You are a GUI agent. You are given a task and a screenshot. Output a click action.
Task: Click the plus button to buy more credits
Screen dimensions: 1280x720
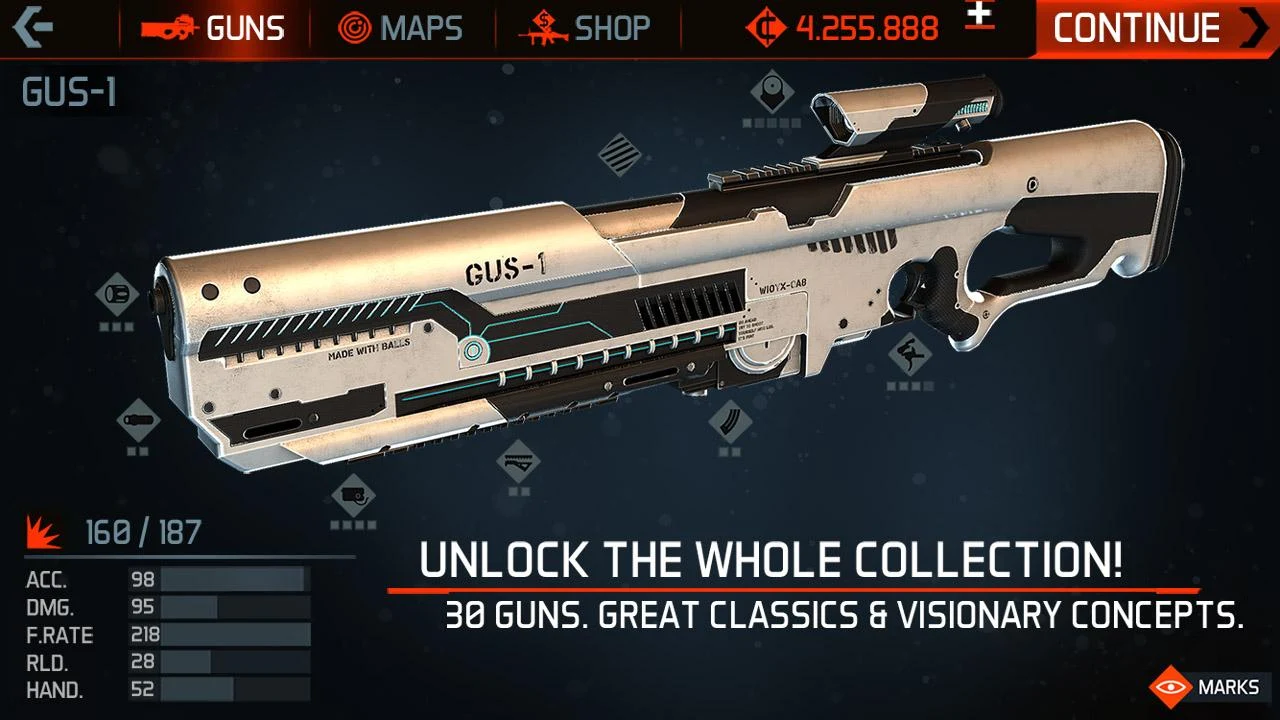point(981,16)
